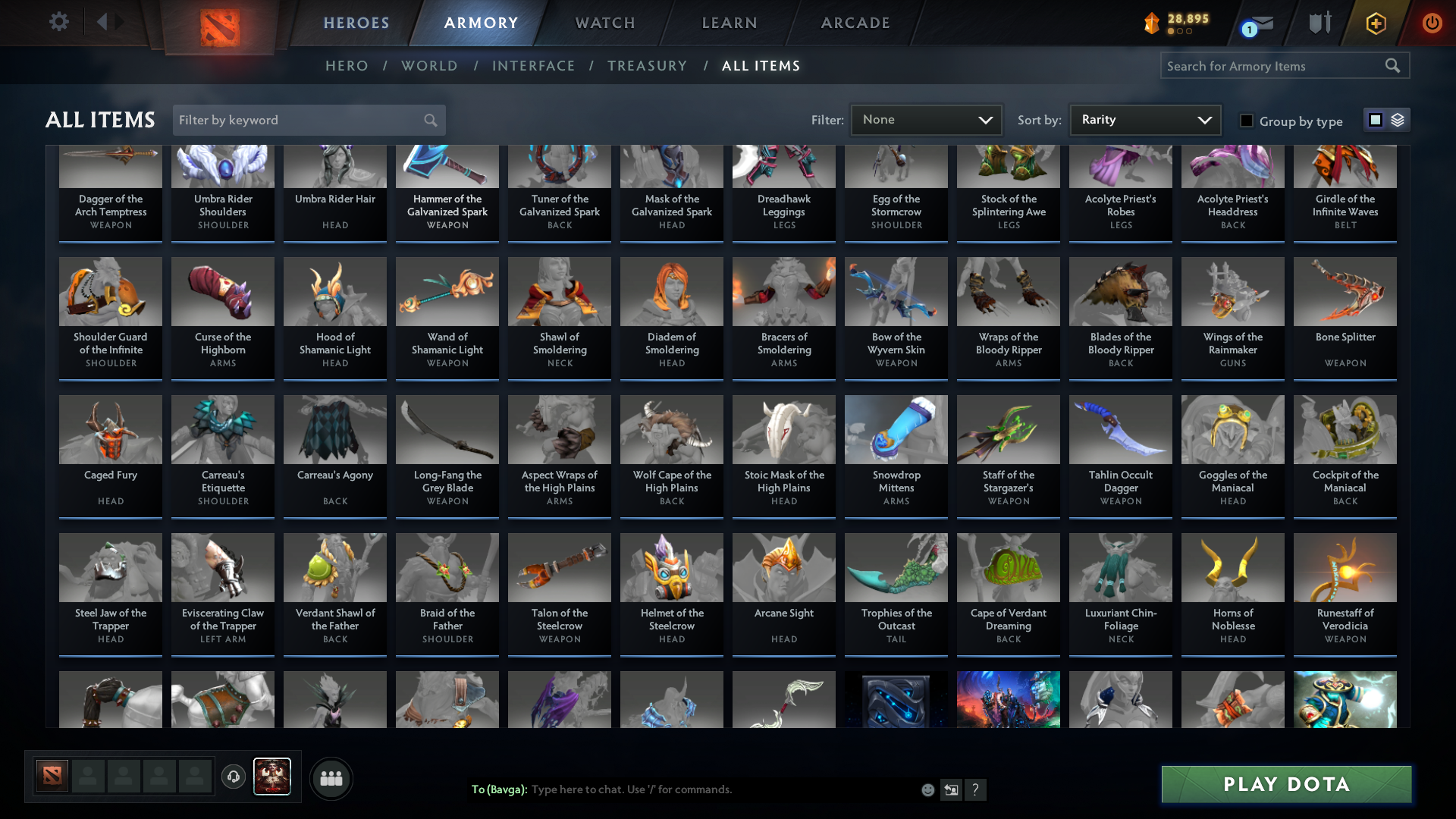Click the Dota Plus hexagon icon
This screenshot has width=1456, height=819.
pyautogui.click(x=1375, y=23)
